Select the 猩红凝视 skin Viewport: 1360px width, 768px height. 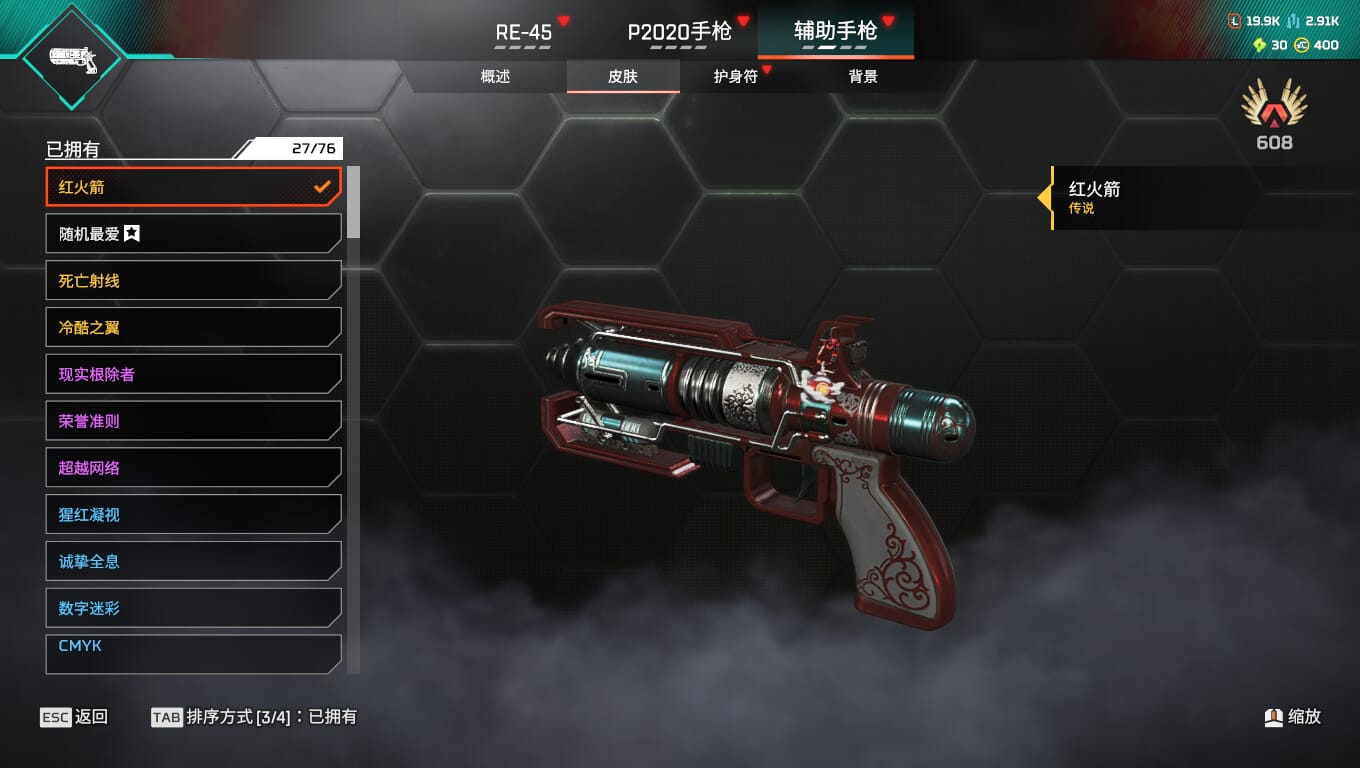pos(193,515)
